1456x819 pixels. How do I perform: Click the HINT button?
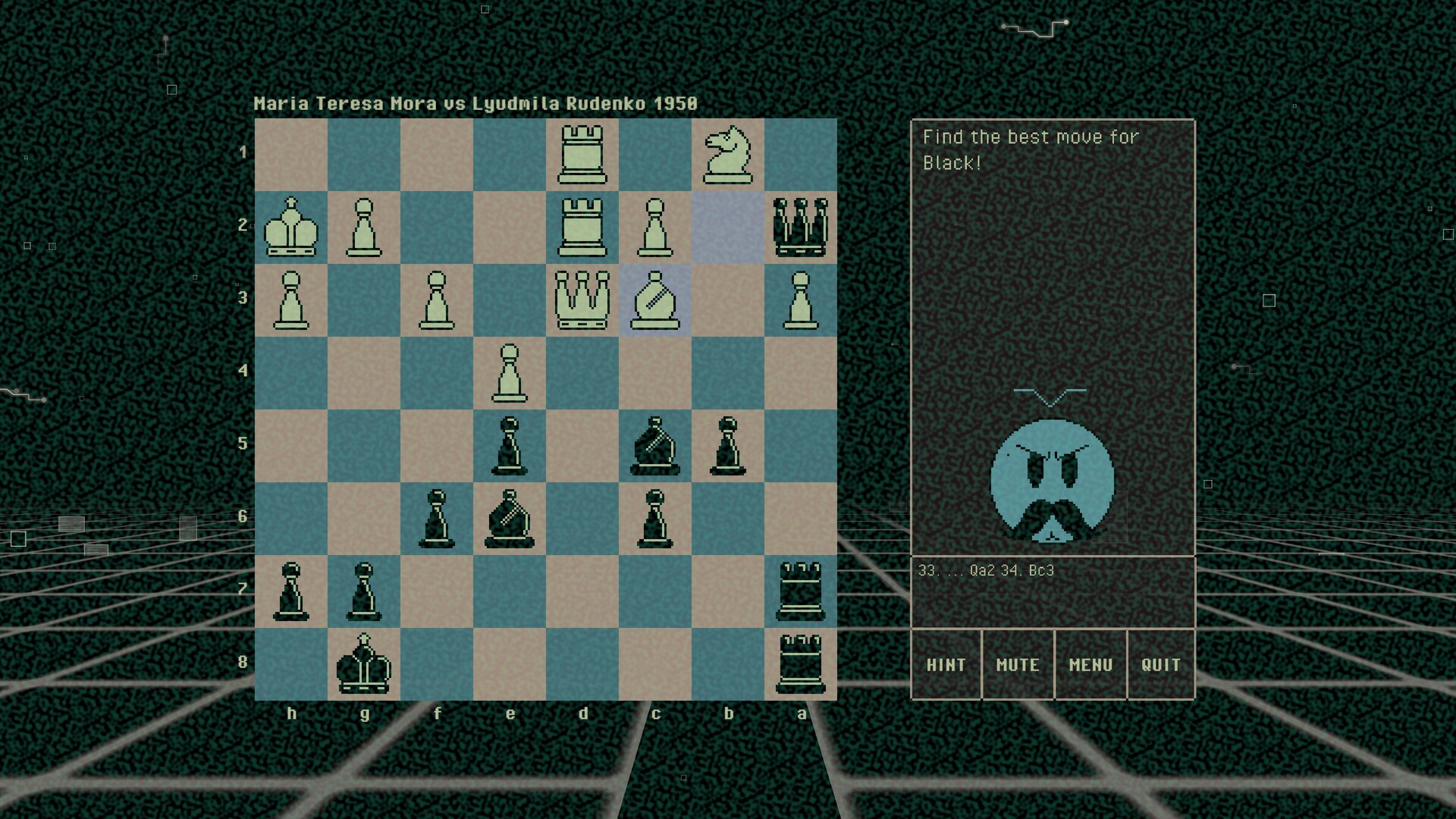pos(946,664)
